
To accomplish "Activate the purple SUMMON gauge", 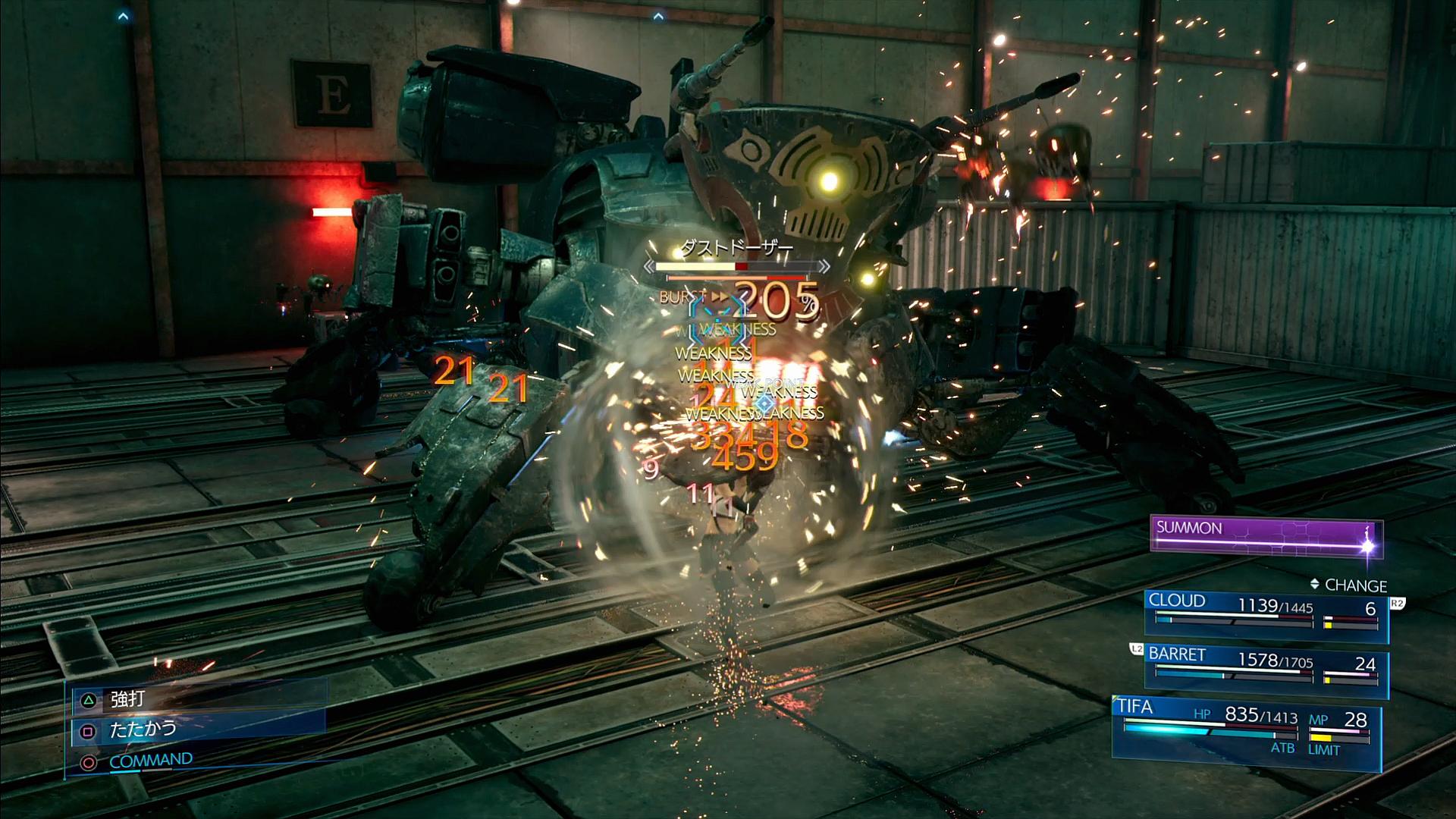I will [x=1265, y=536].
